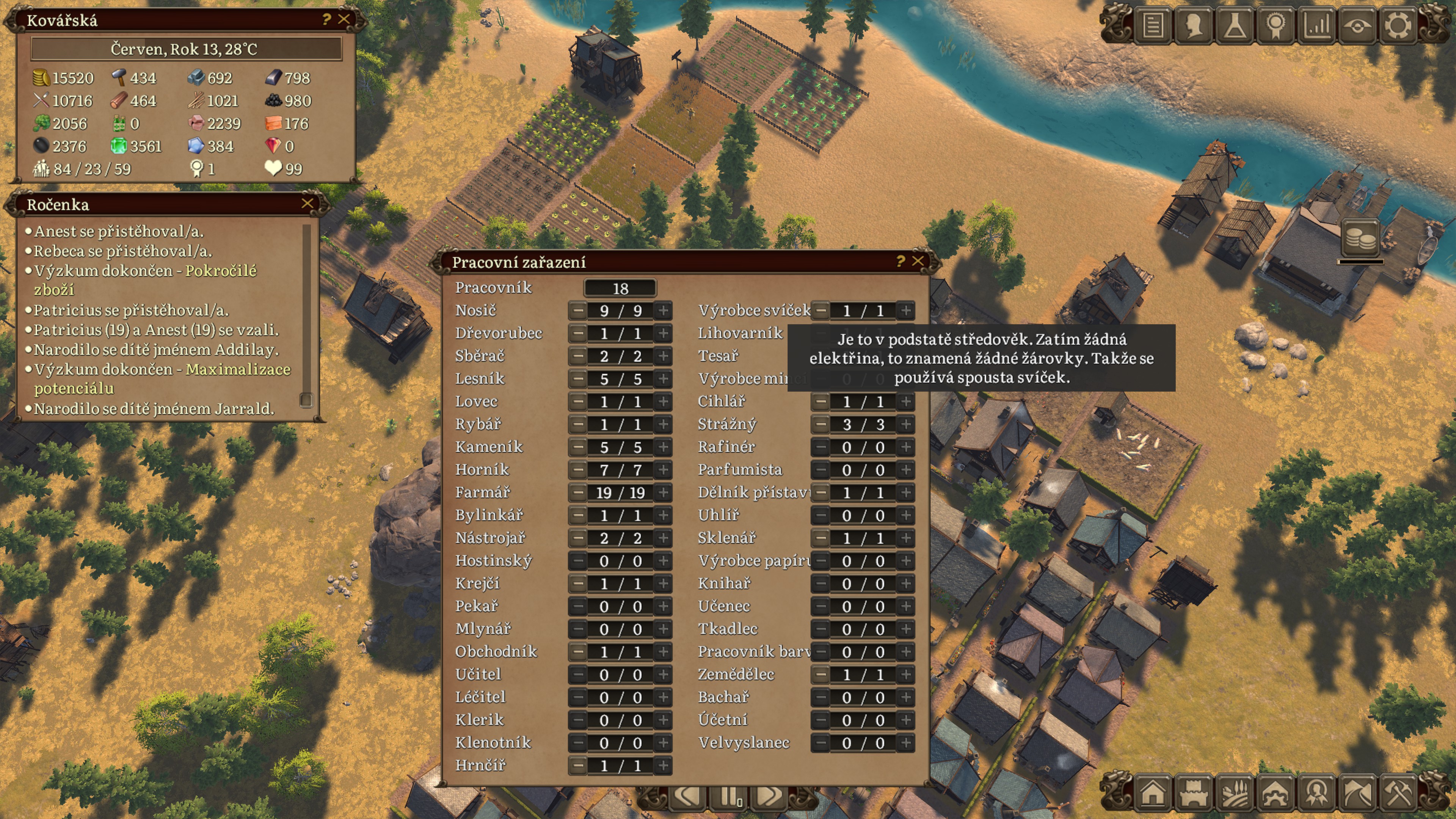
Task: Open help for Pracovní zařazení panel
Action: (901, 261)
